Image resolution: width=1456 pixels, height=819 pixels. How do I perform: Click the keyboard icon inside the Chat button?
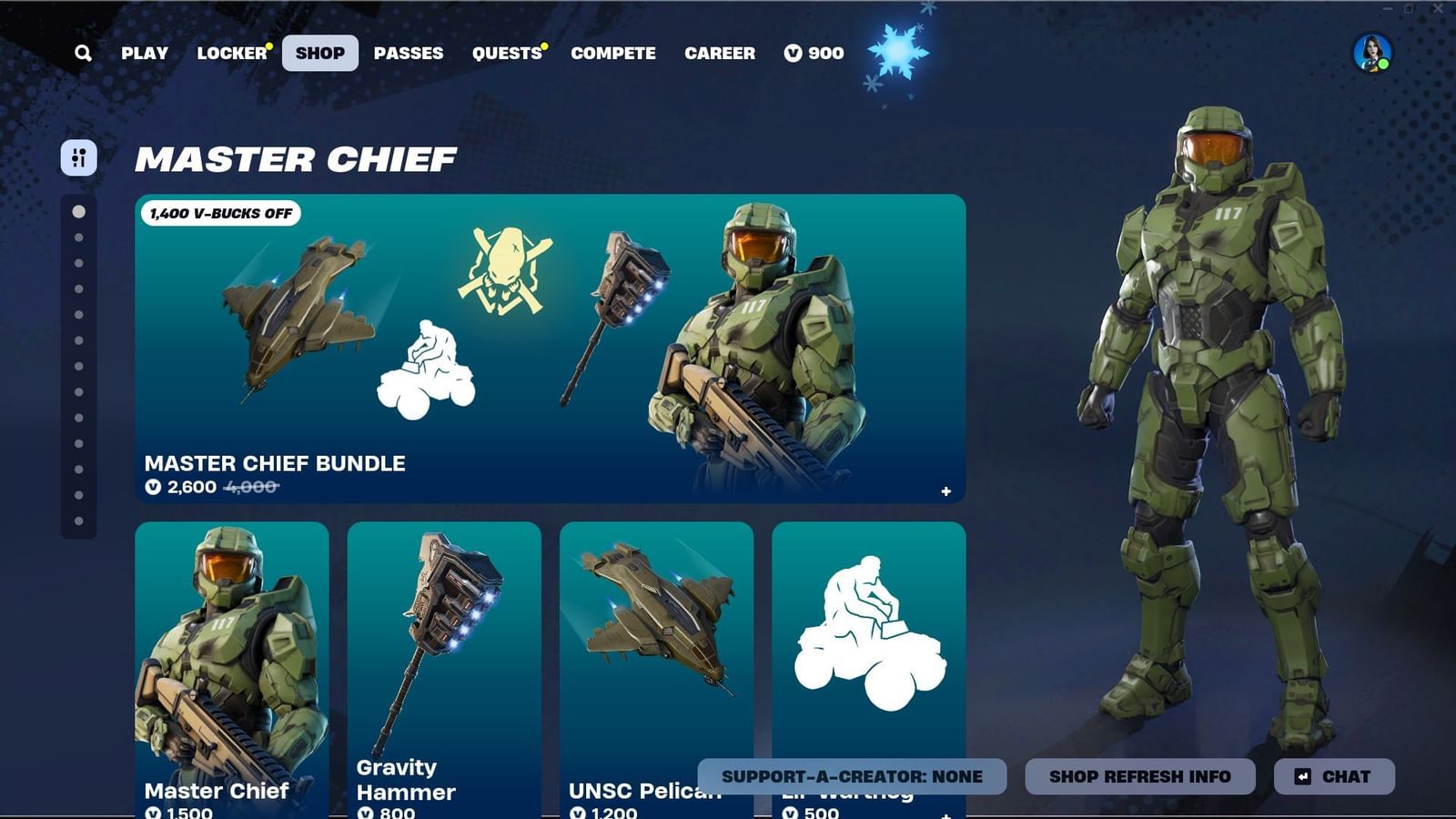coord(1303,776)
